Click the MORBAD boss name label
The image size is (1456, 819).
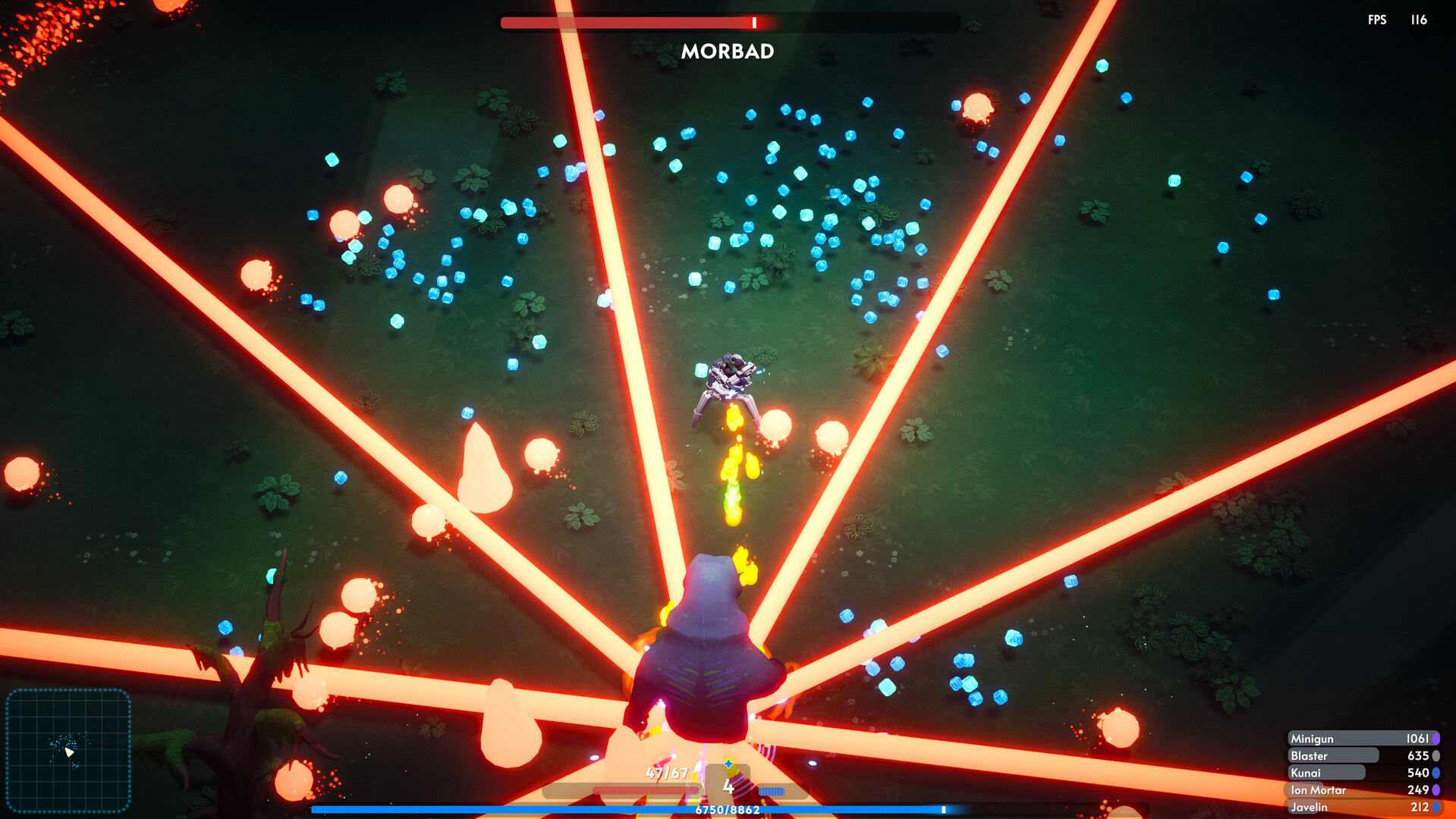[x=728, y=52]
